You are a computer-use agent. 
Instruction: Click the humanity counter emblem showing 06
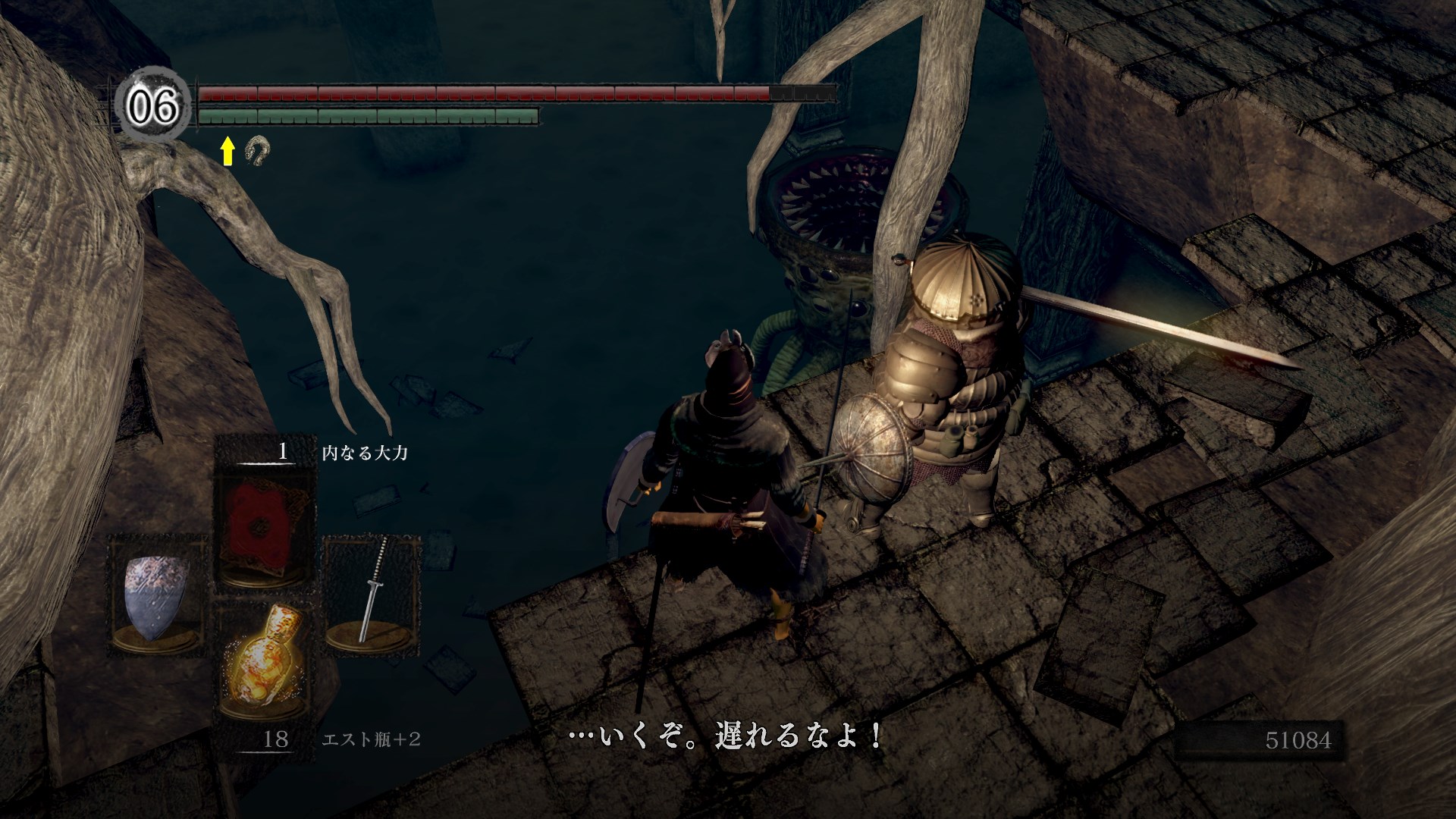pyautogui.click(x=152, y=108)
